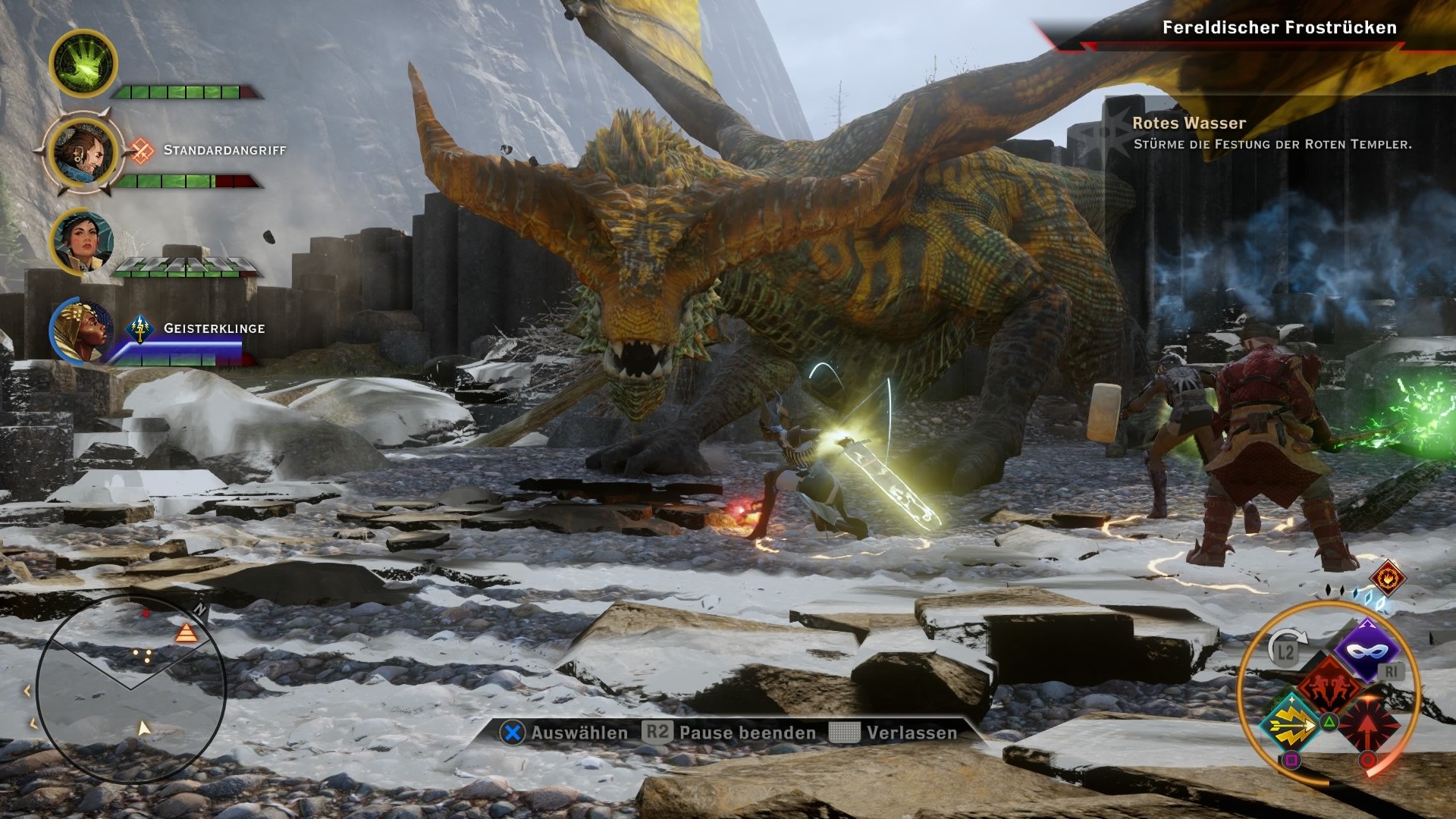Viewport: 1456px width, 819px height.
Task: Toggle the R1 page indicator on the wheel
Action: tap(1392, 670)
